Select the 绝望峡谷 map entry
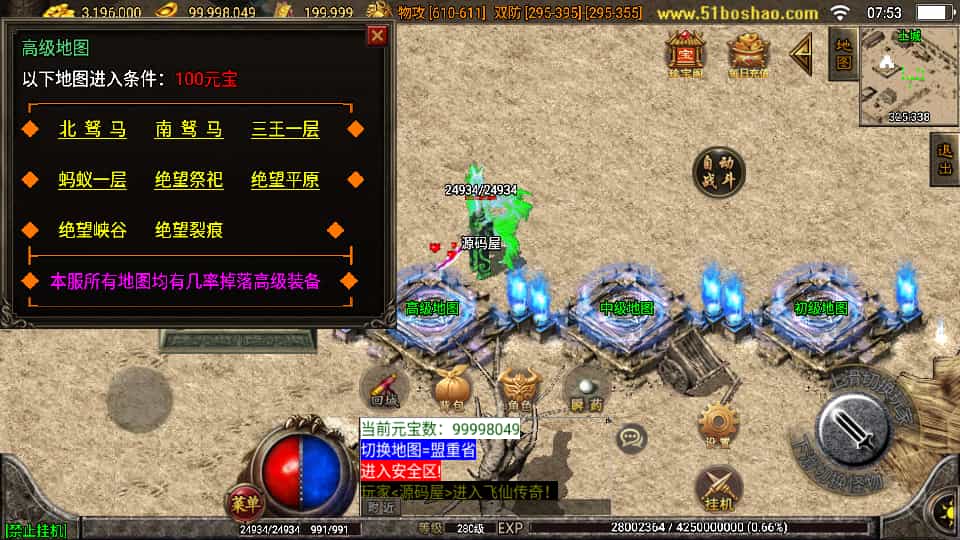The width and height of the screenshot is (960, 540). point(93,231)
